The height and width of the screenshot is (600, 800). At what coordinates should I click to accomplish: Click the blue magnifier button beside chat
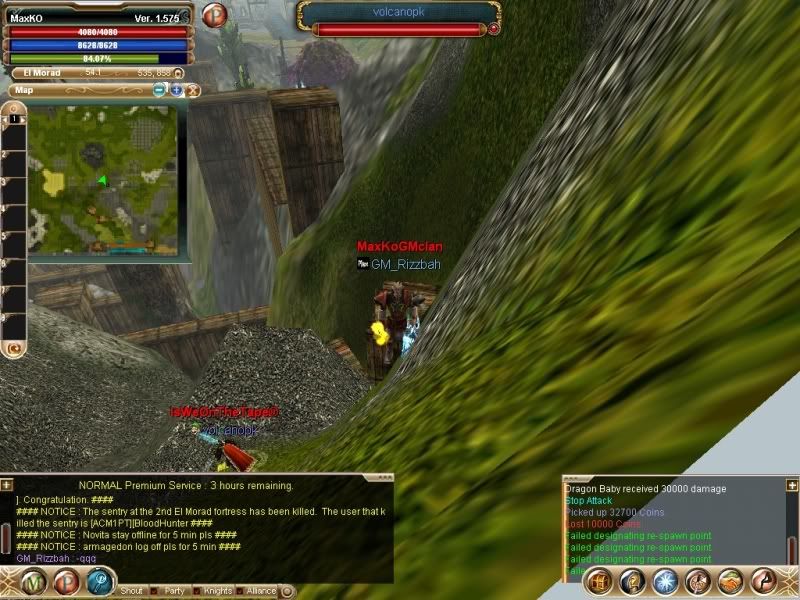click(x=99, y=581)
